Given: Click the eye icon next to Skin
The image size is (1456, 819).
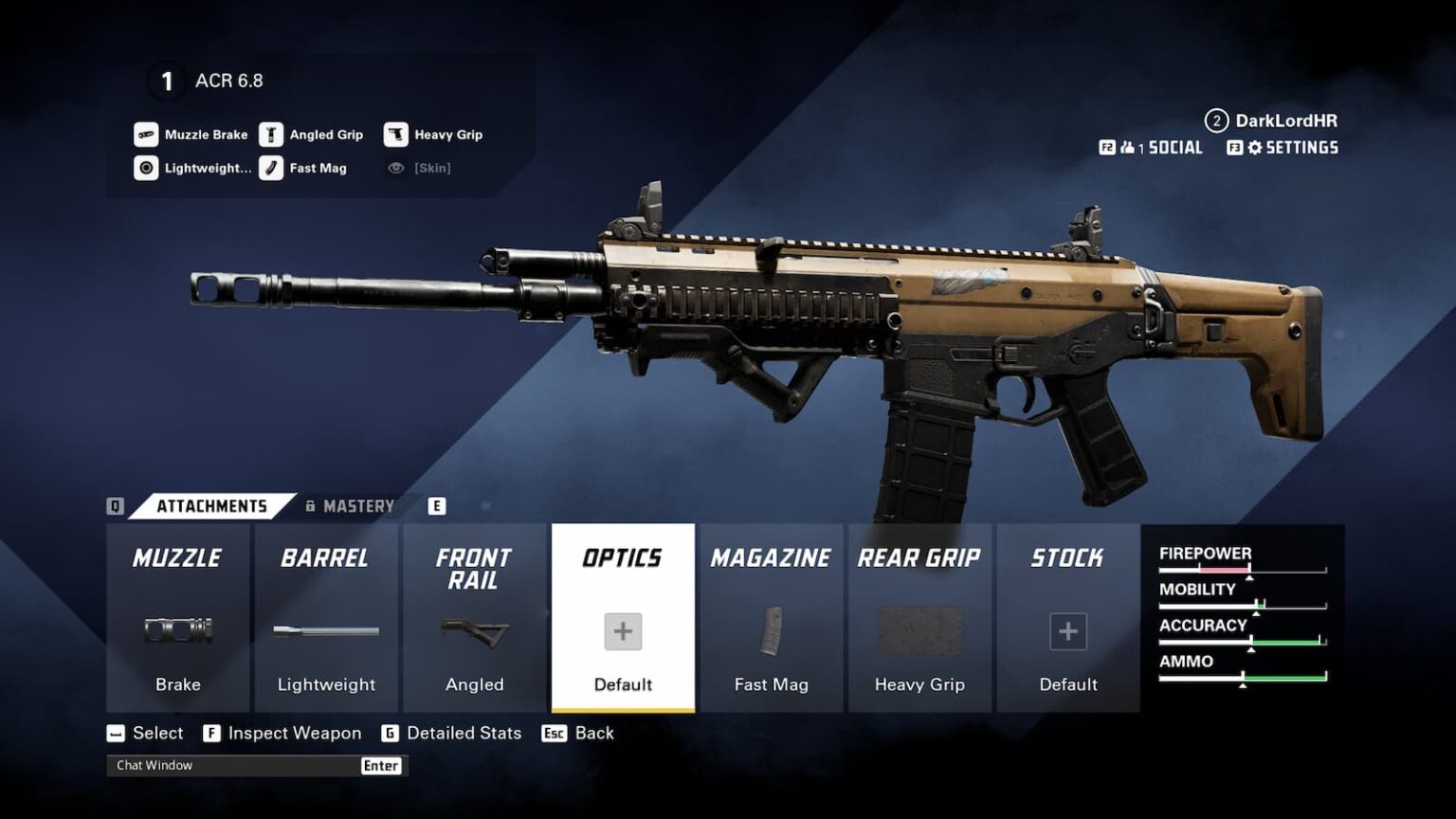Looking at the screenshot, I should (x=396, y=168).
